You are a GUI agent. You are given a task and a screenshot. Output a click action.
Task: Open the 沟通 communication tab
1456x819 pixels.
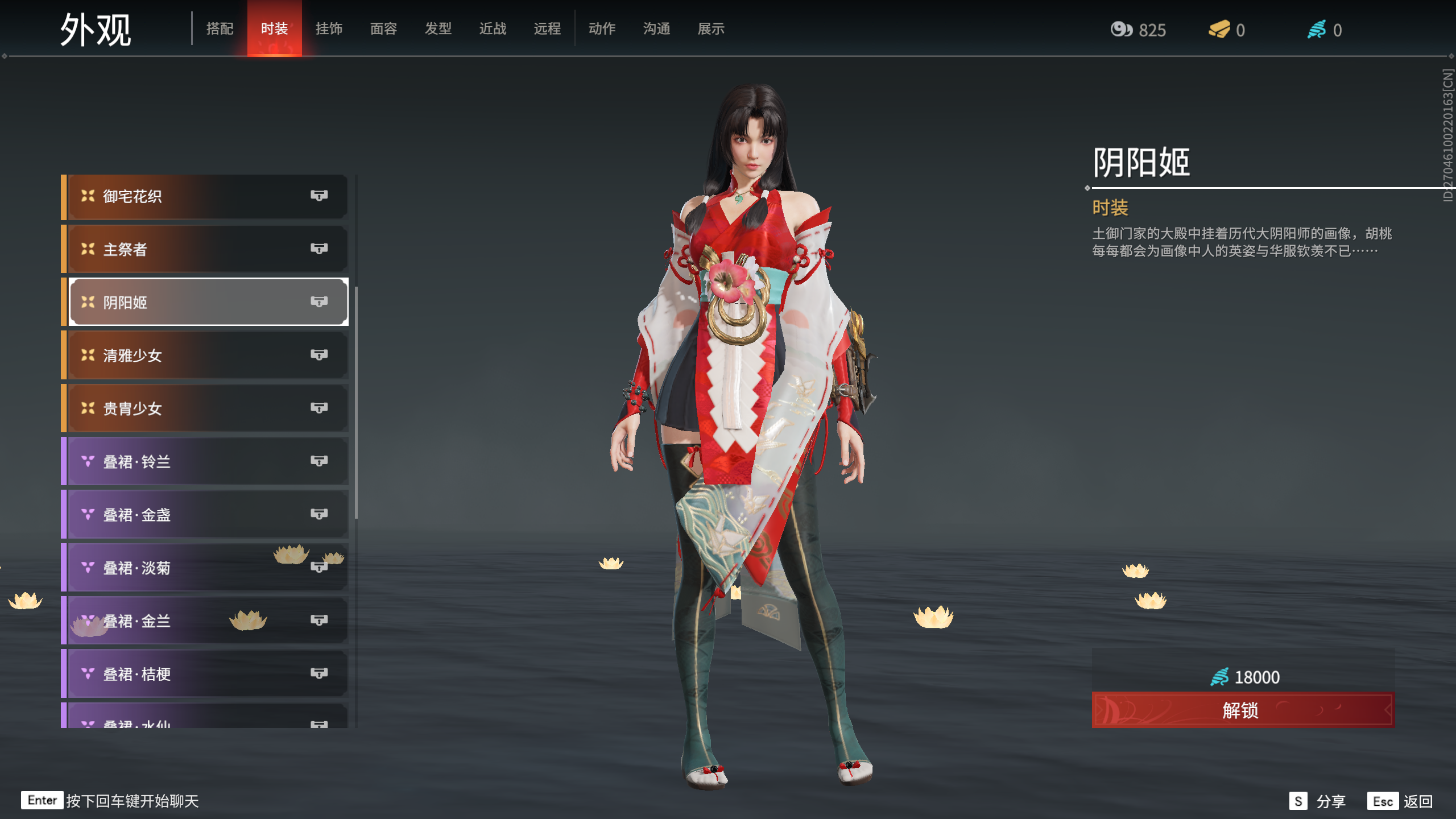point(656,28)
